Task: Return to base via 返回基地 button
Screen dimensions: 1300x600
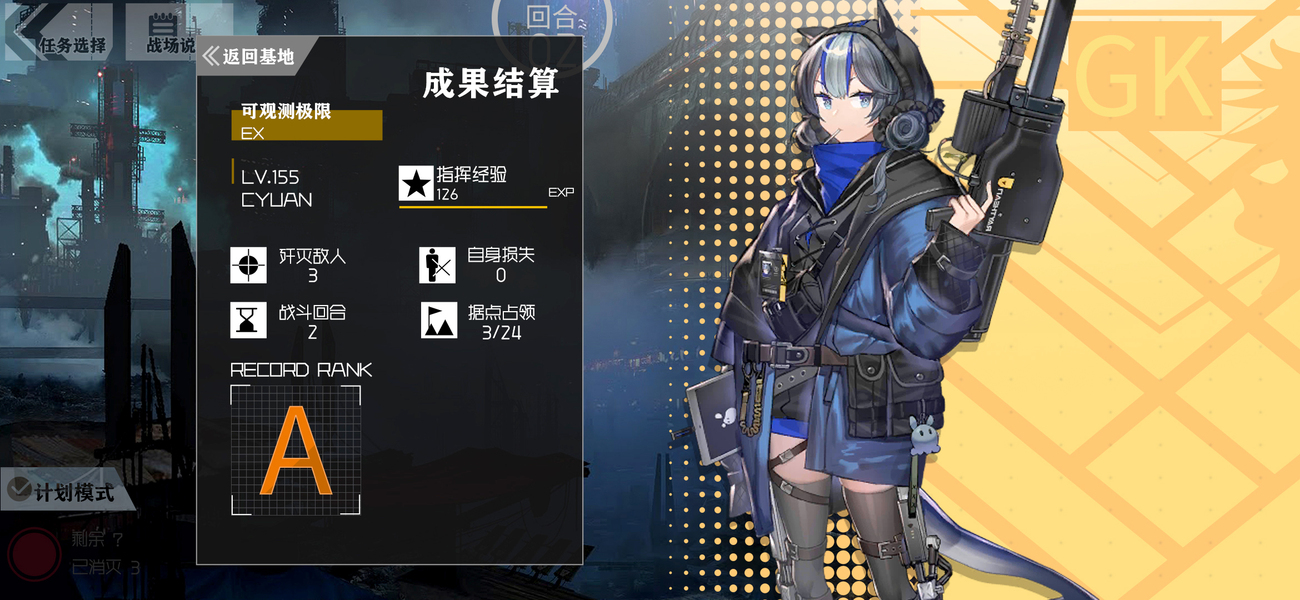Action: coord(251,57)
